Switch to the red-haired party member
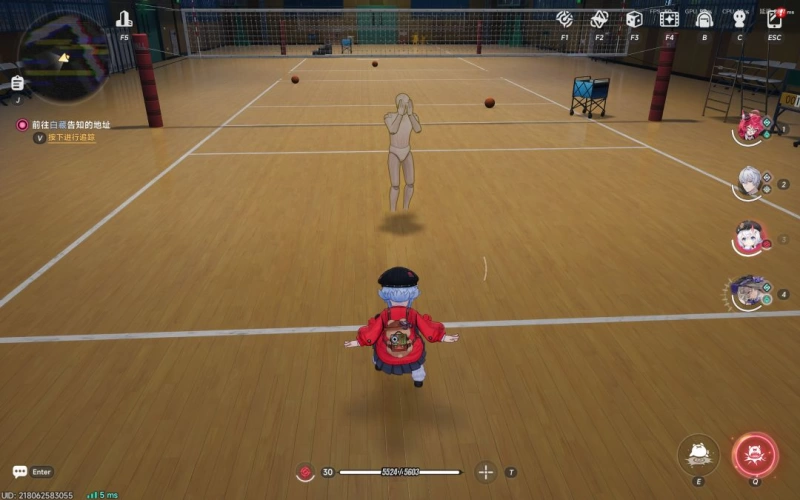The image size is (800, 500). (x=749, y=127)
